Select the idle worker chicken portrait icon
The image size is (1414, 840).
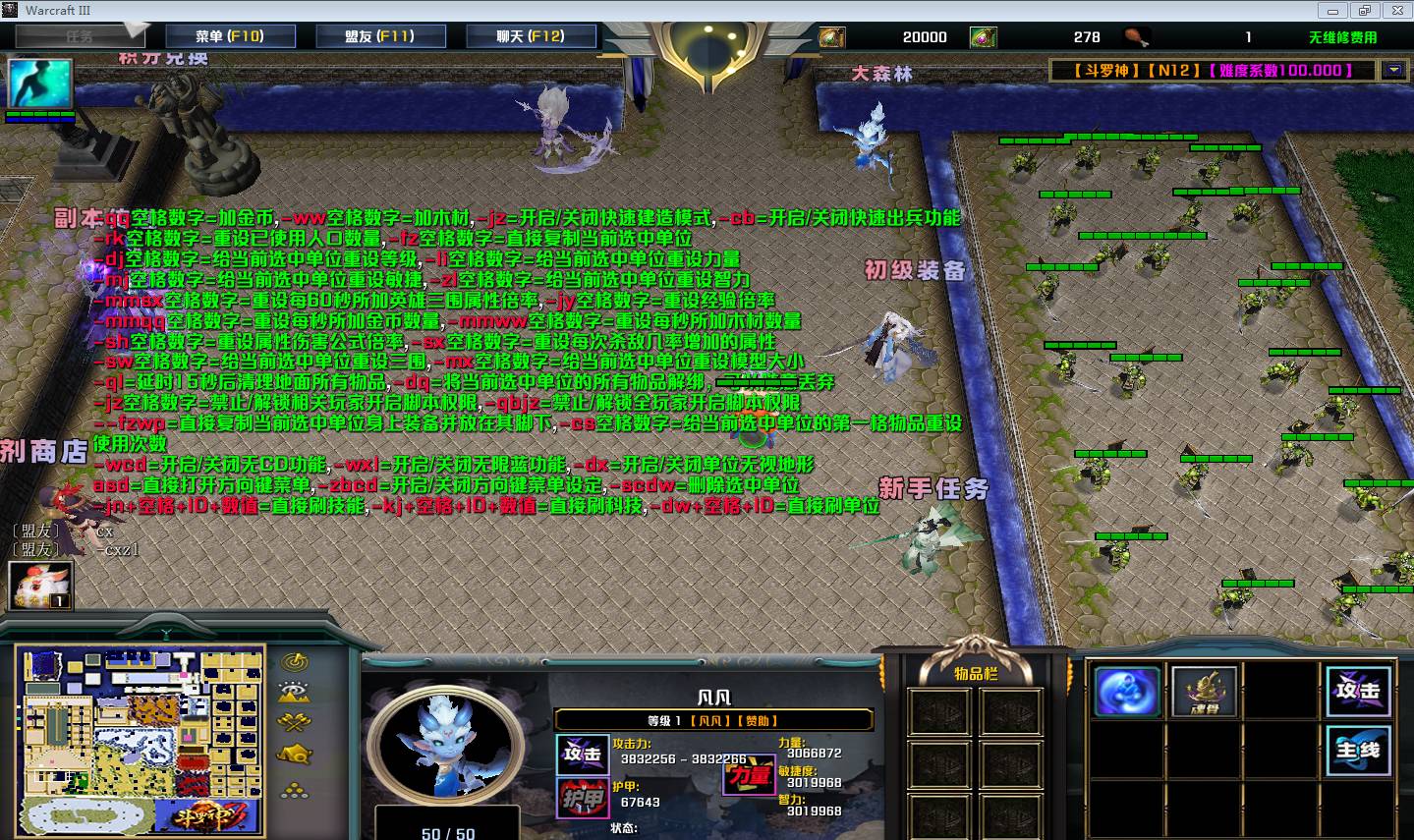coord(40,586)
